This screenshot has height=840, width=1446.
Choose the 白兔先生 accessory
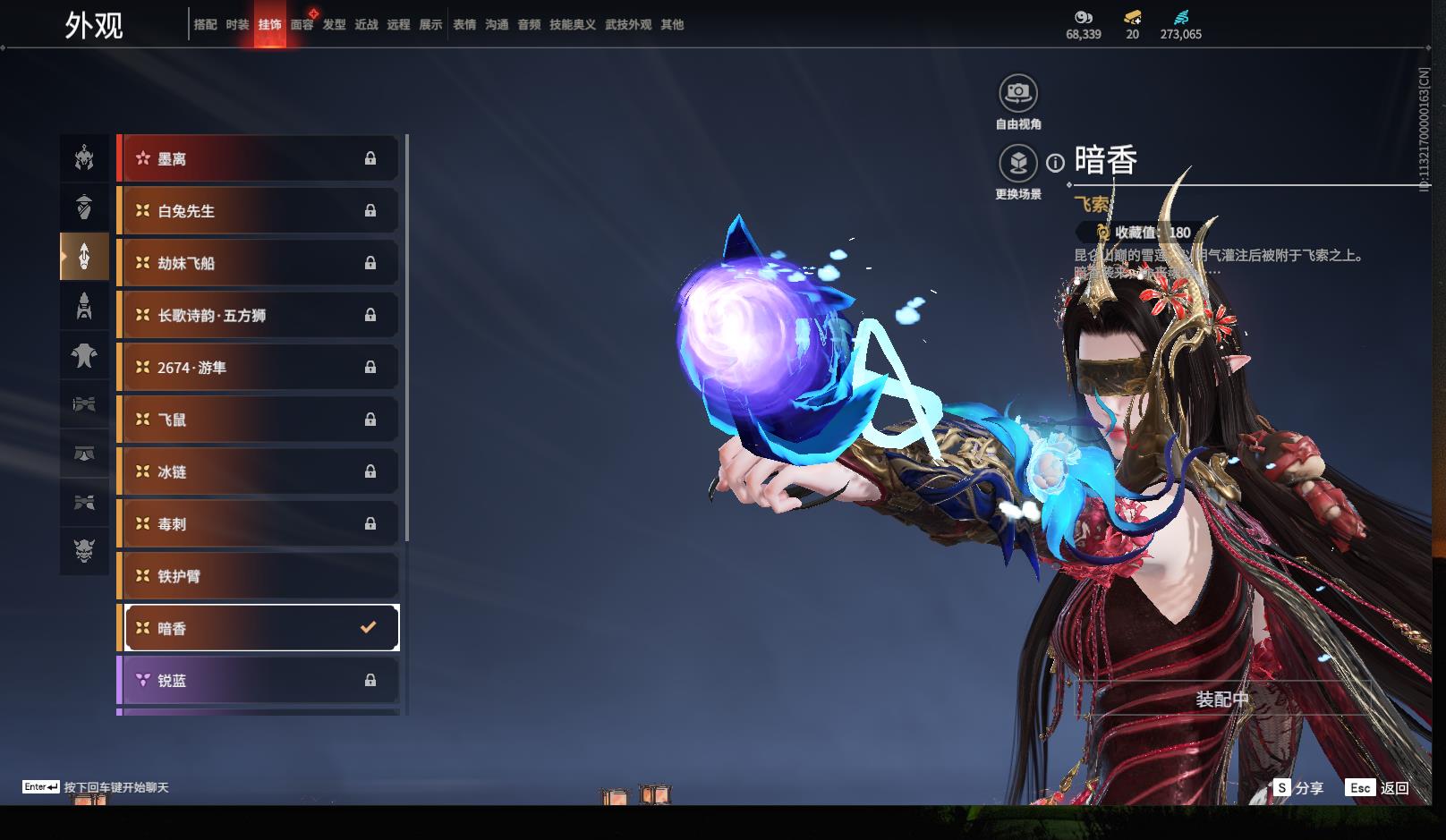point(258,211)
